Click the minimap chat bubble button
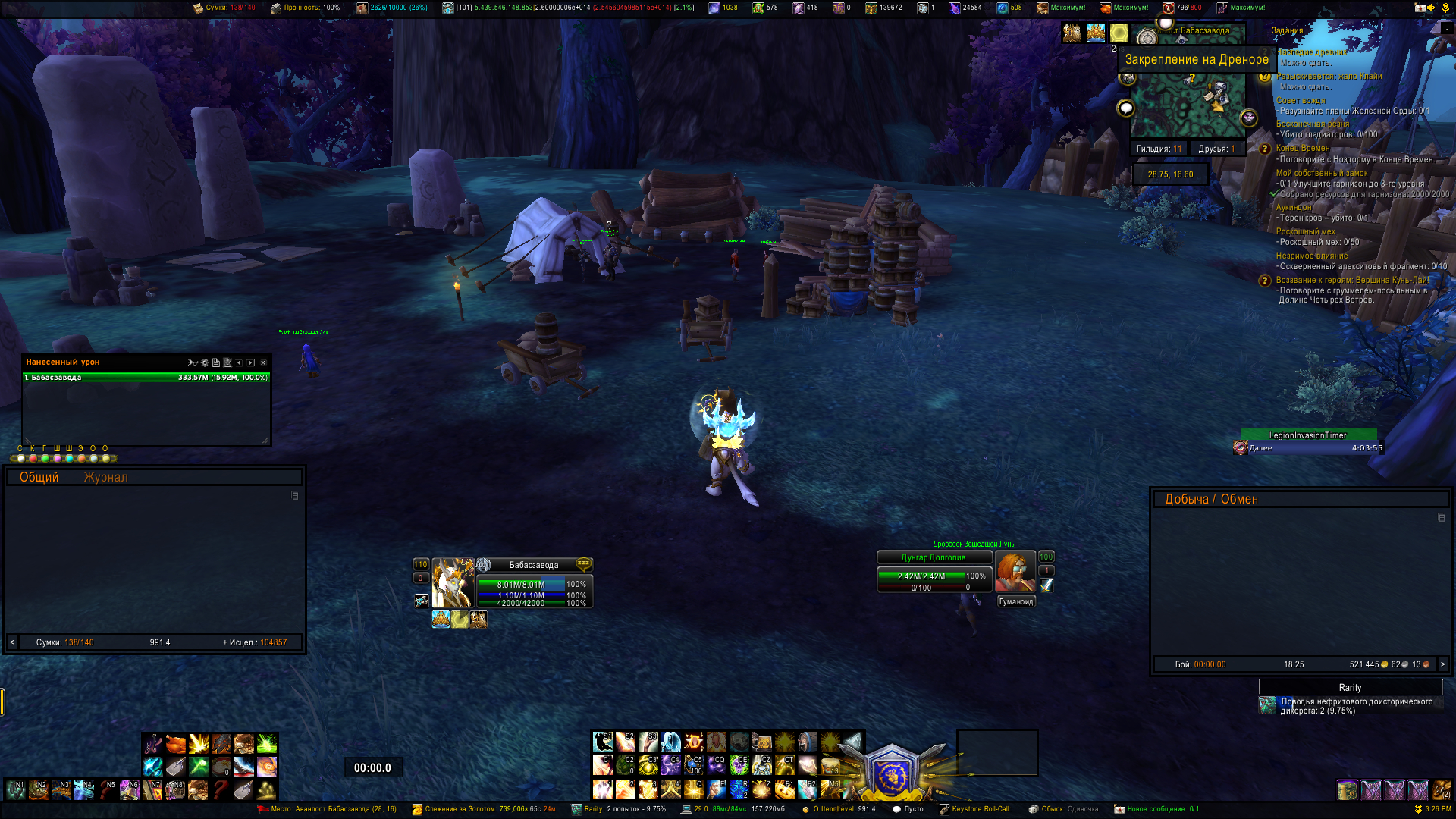 click(1126, 108)
